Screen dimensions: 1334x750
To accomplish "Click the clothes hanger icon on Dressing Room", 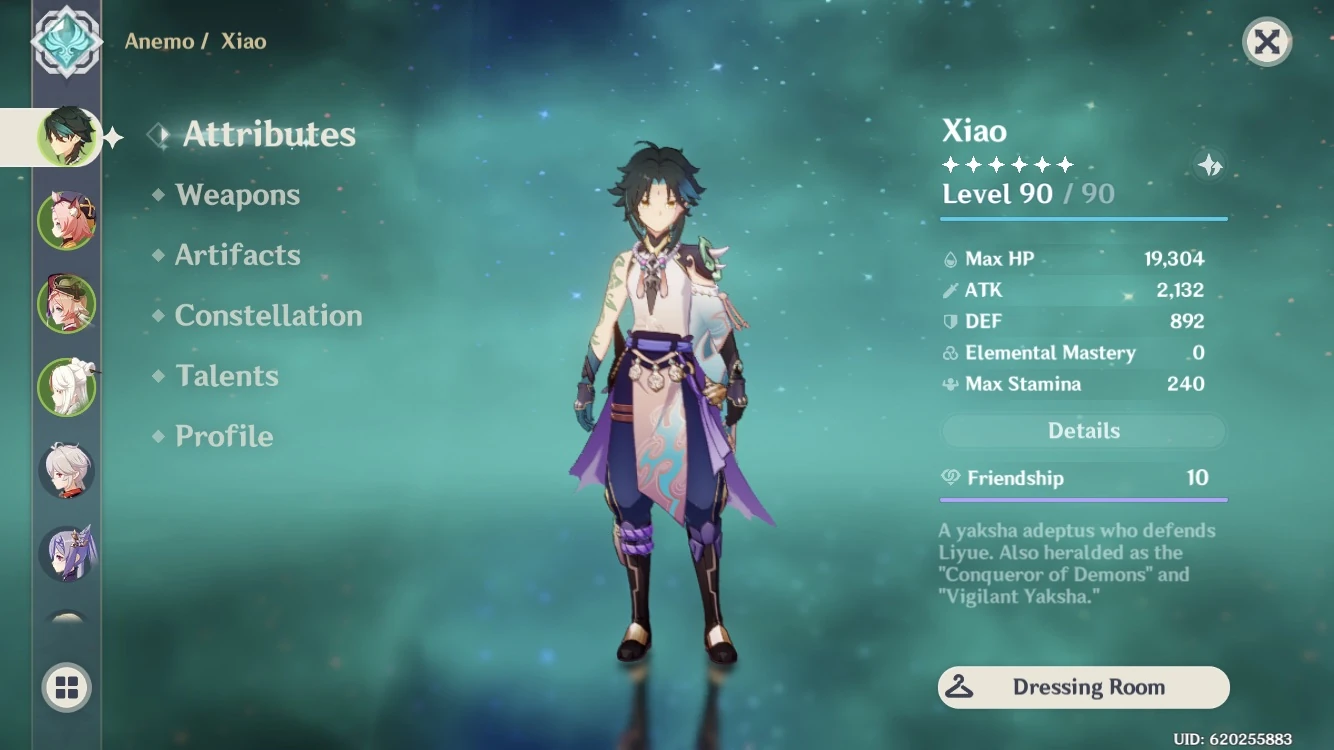I will [962, 687].
